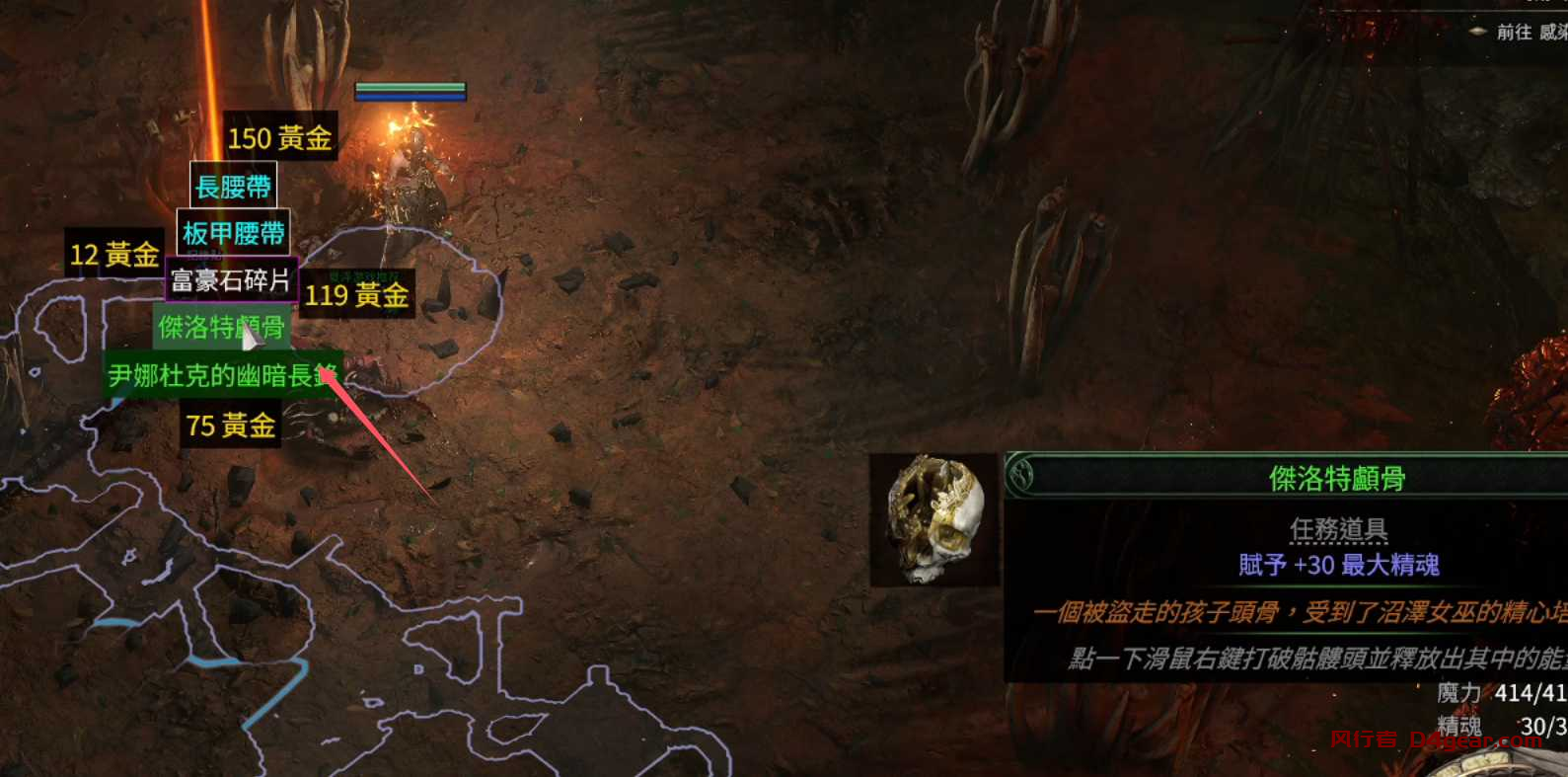Pick up the 長腰帶 item label

tap(234, 187)
